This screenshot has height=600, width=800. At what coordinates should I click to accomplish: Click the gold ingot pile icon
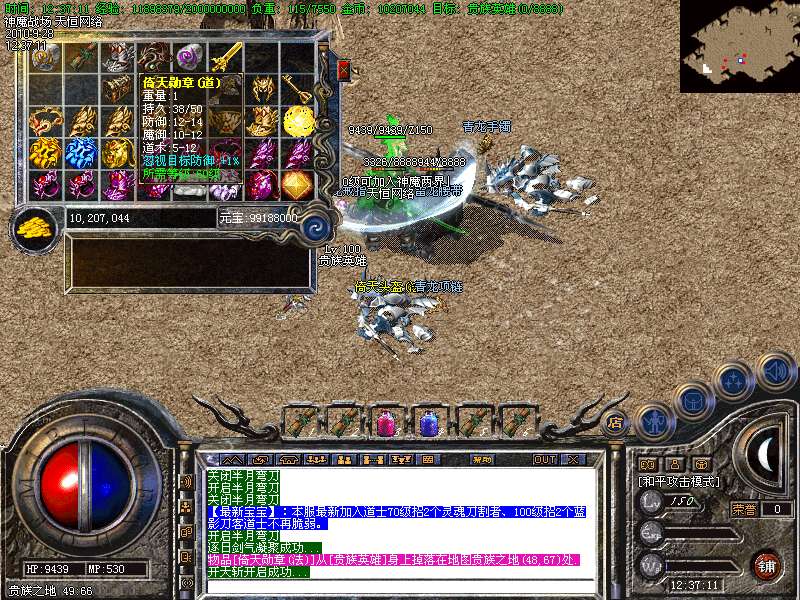[x=34, y=227]
